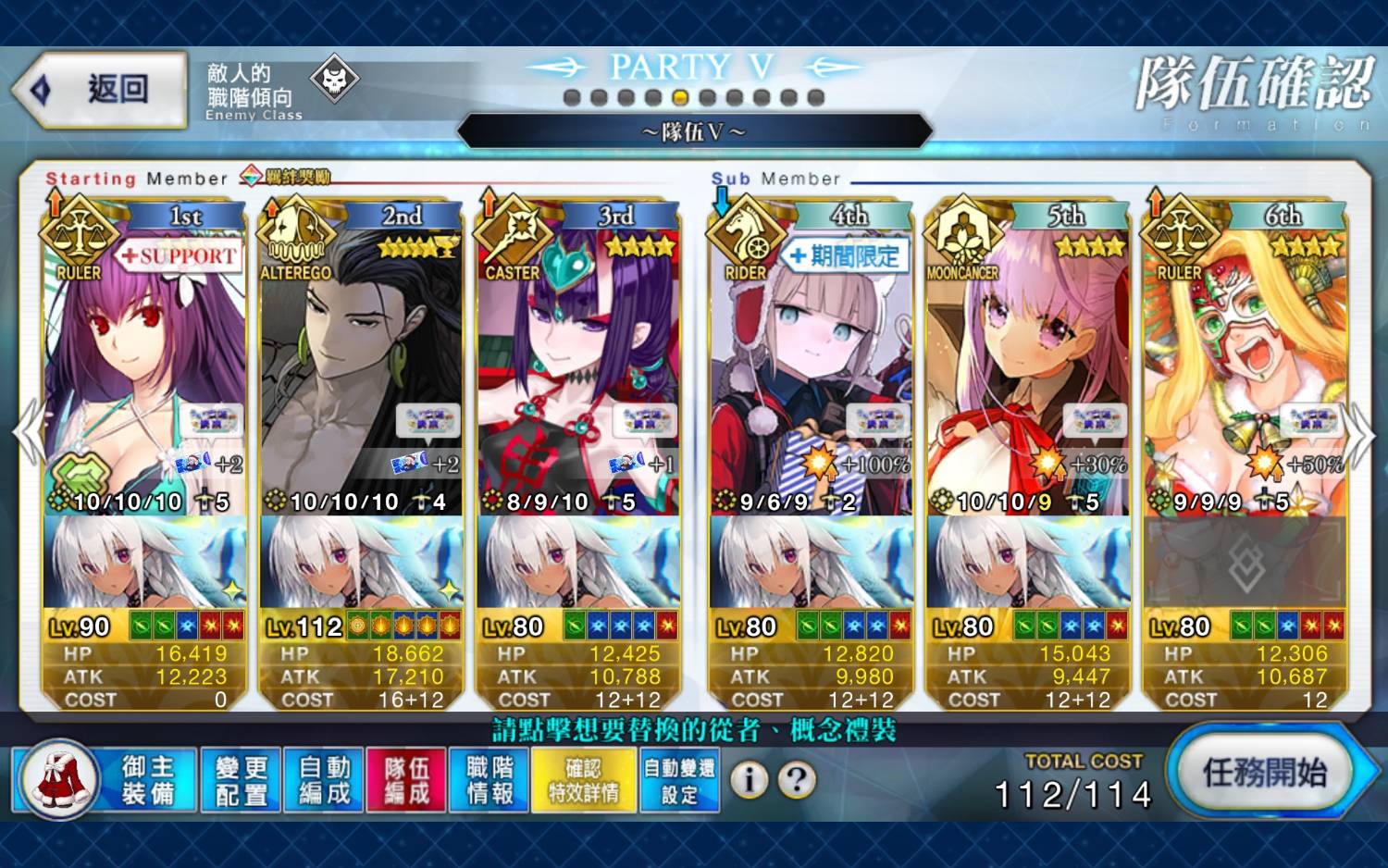Select the 1st slot Ruler support servant
Screen dimensions: 1388x868
144,370
